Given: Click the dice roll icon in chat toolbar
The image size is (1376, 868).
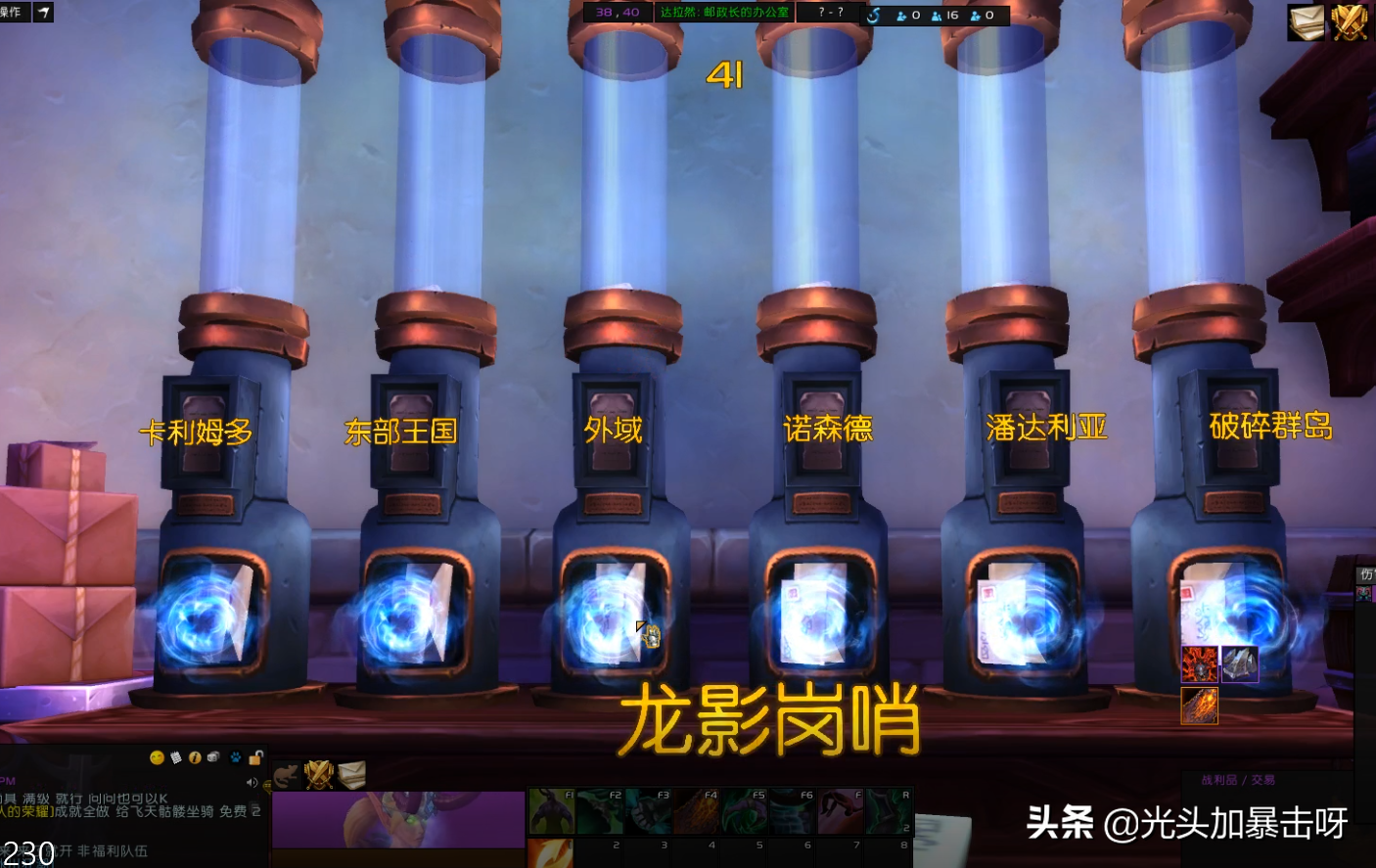Looking at the screenshot, I should coord(212,758).
